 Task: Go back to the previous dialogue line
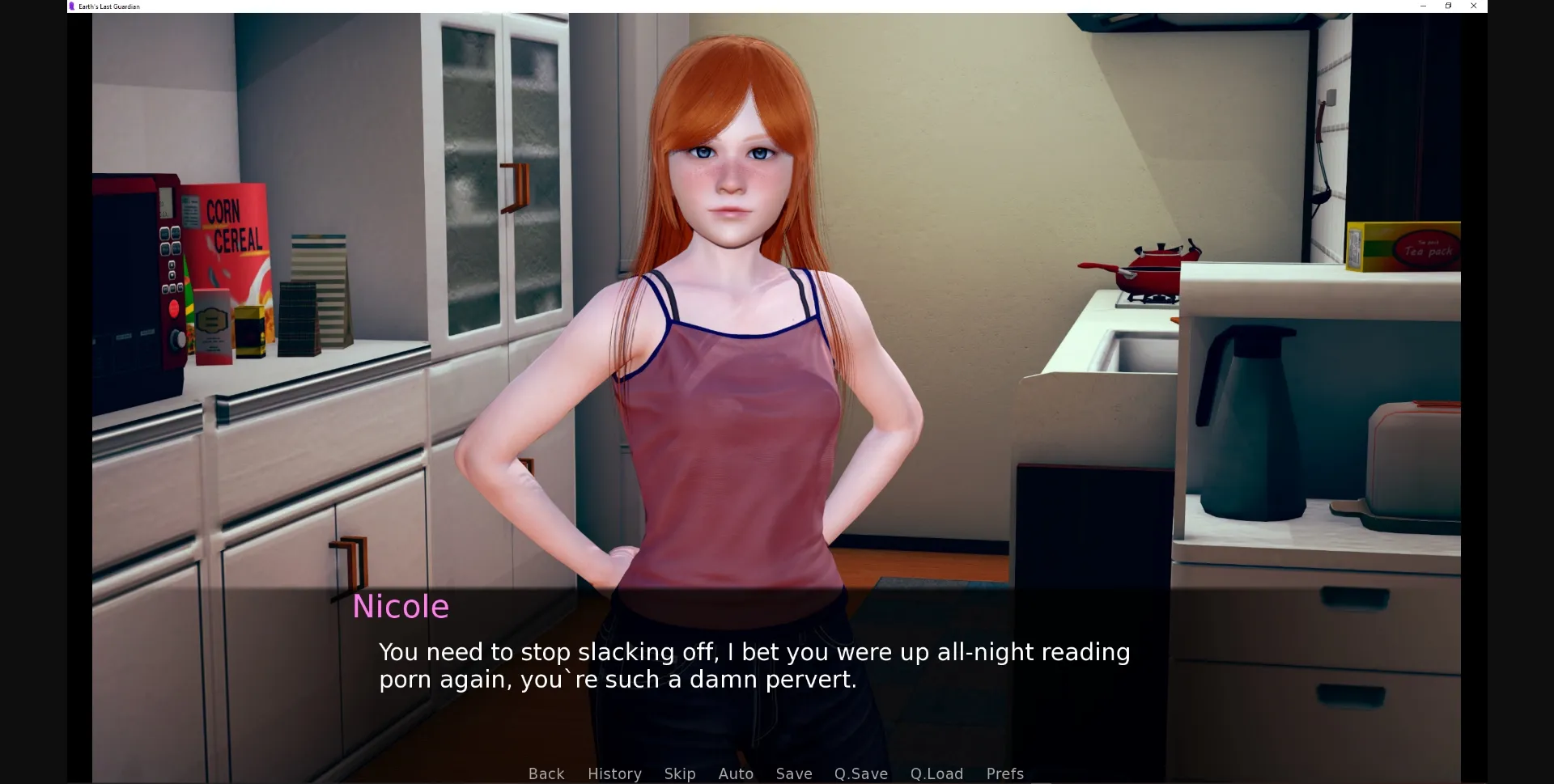coord(546,773)
